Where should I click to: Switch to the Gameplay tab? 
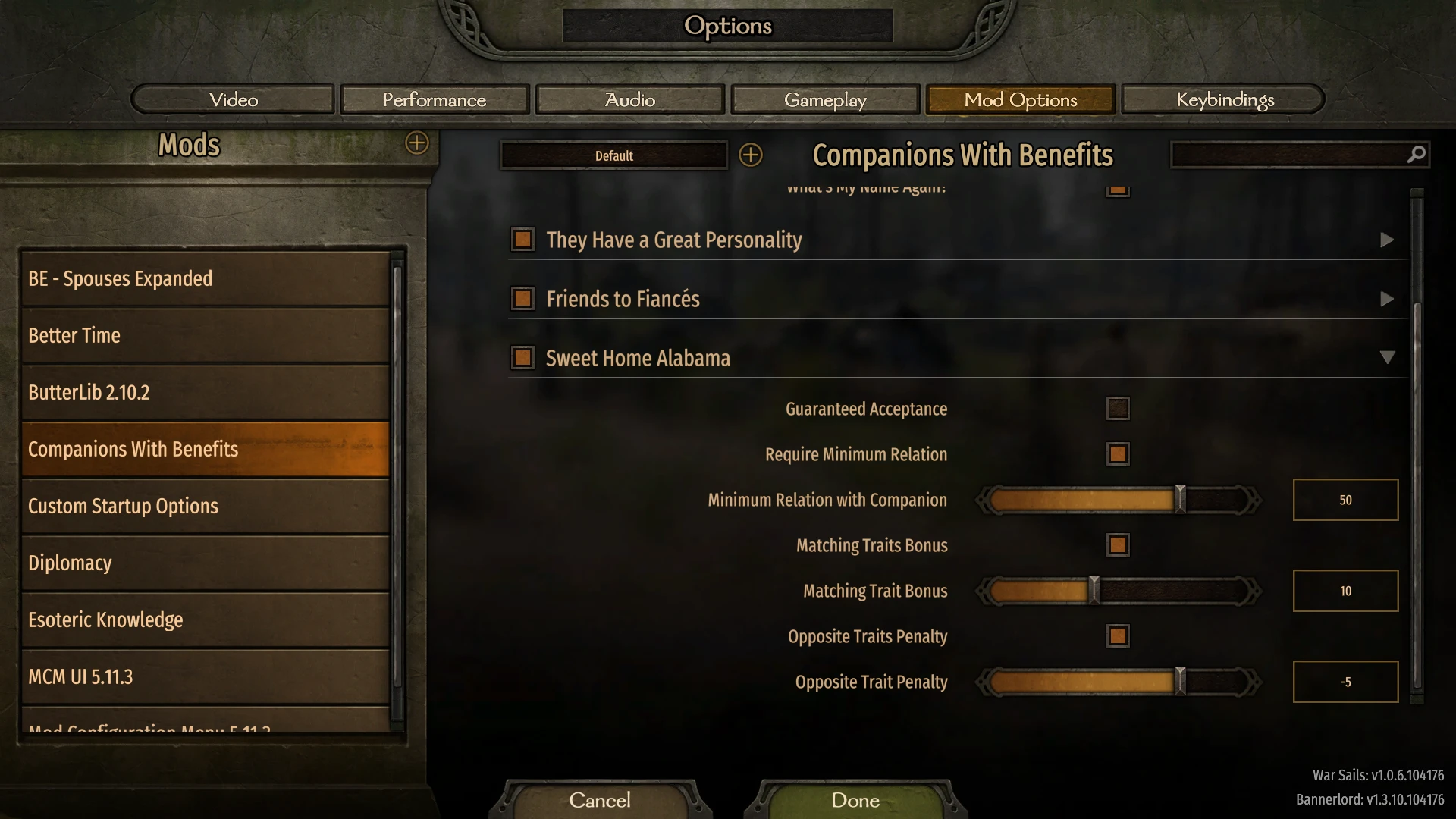pyautogui.click(x=824, y=99)
